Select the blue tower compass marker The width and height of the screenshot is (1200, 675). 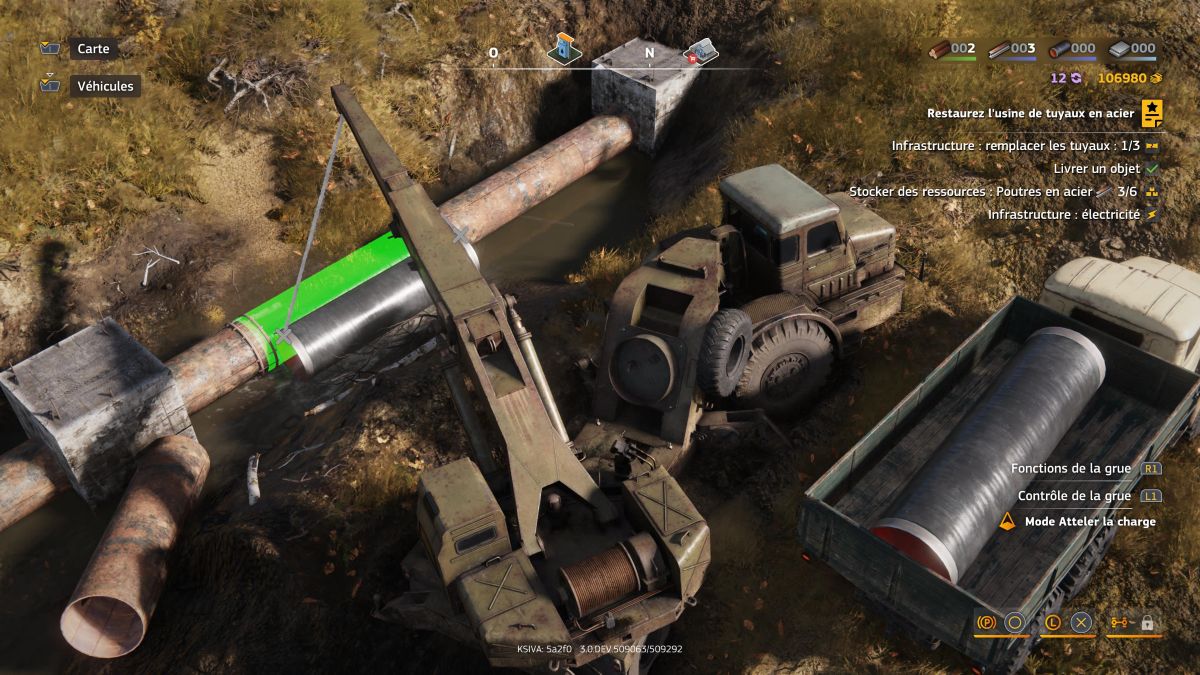click(x=564, y=48)
